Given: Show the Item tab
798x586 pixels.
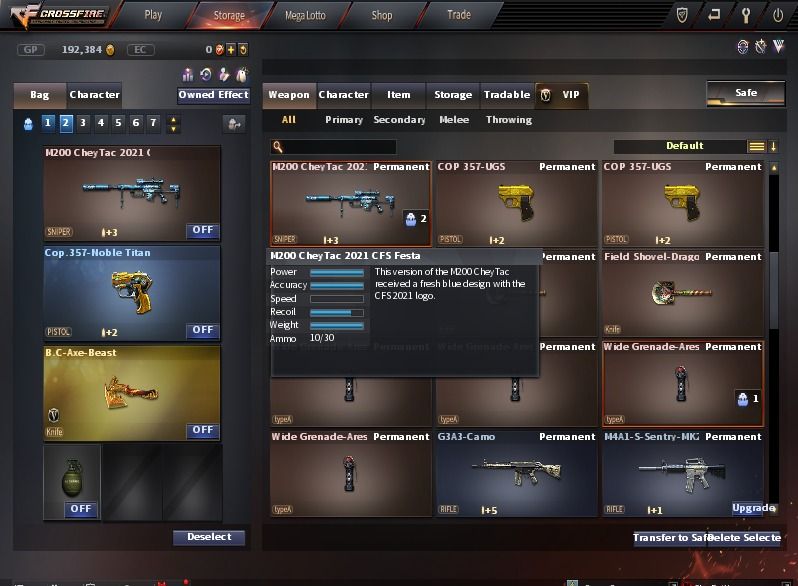Looking at the screenshot, I should click(399, 95).
